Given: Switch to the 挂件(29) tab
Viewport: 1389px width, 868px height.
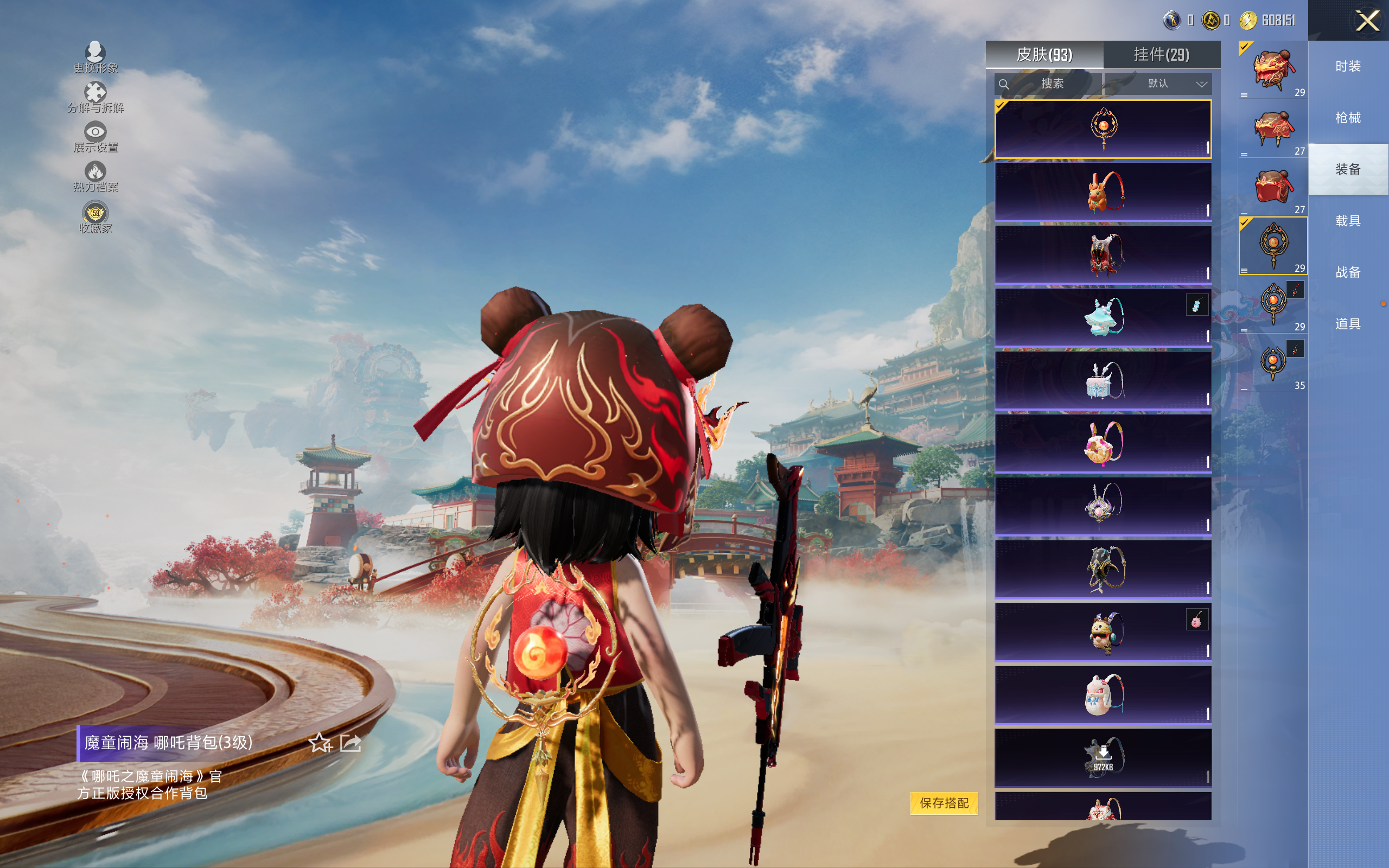Looking at the screenshot, I should [1161, 55].
